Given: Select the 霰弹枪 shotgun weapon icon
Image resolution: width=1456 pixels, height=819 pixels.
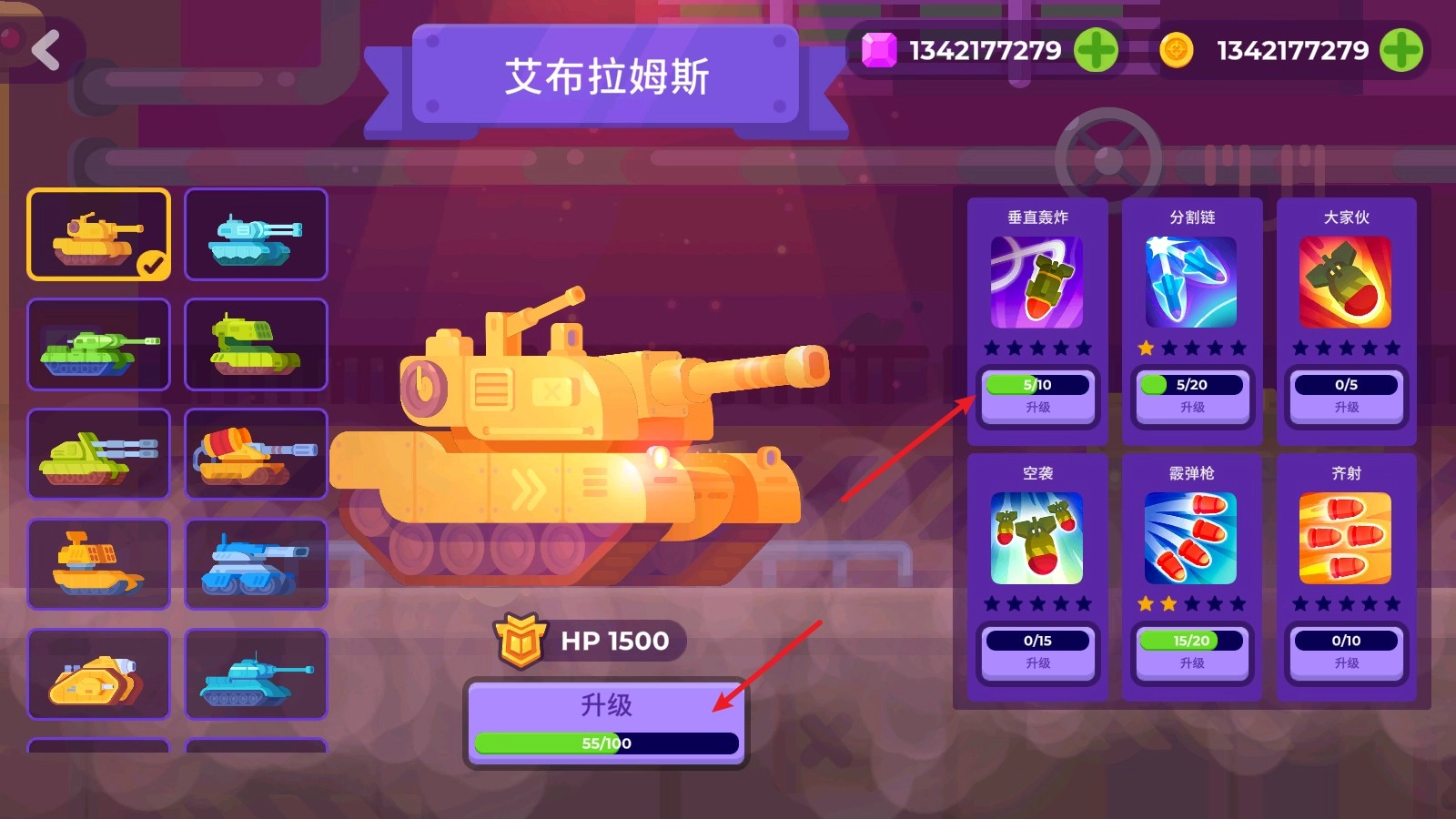Looking at the screenshot, I should pyautogui.click(x=1191, y=539).
